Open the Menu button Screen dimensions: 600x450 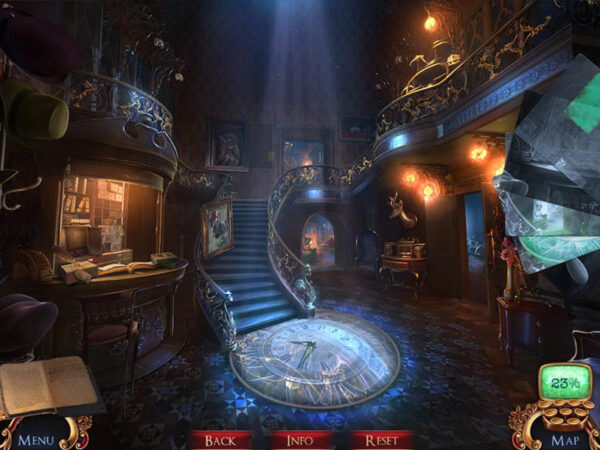(36, 439)
